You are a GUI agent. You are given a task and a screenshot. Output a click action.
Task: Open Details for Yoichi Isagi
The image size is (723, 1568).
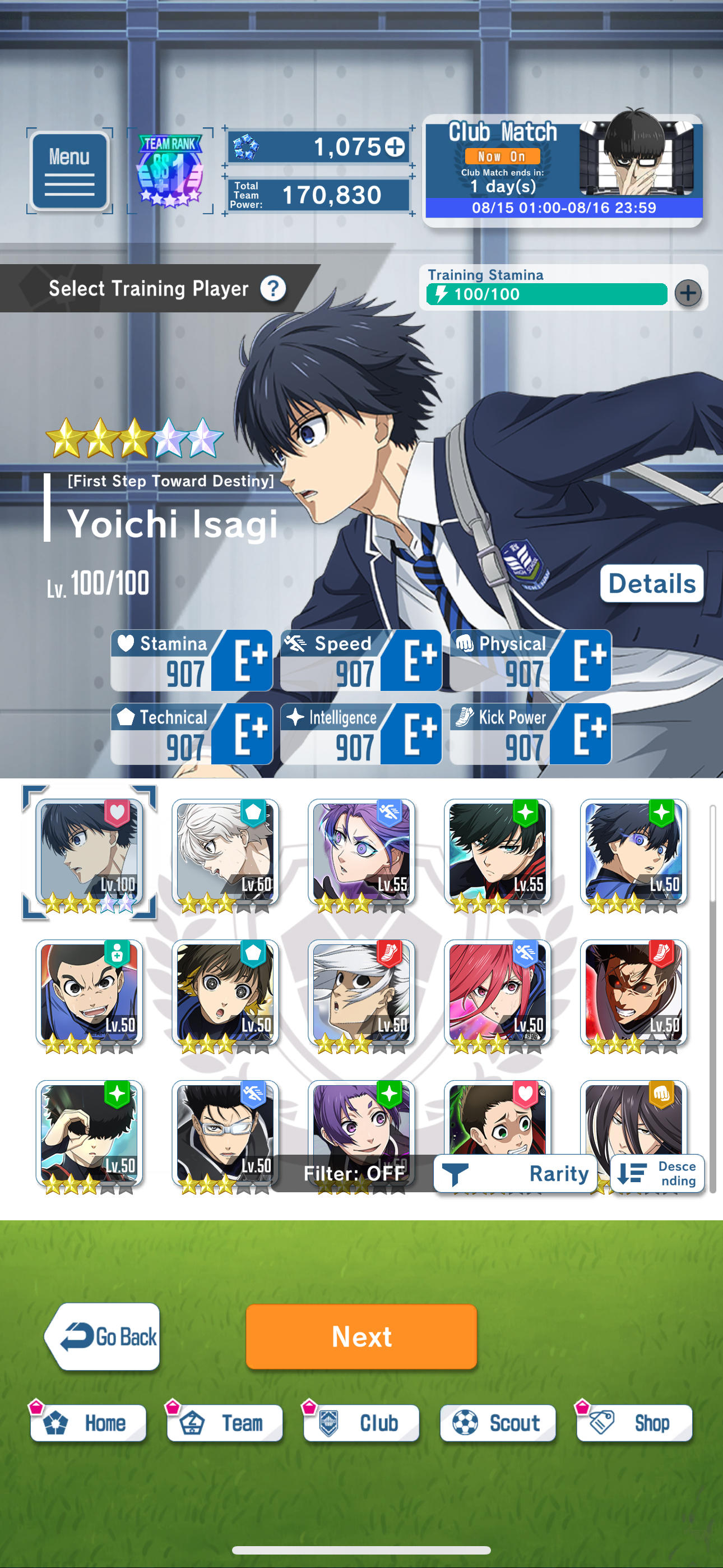click(x=652, y=583)
